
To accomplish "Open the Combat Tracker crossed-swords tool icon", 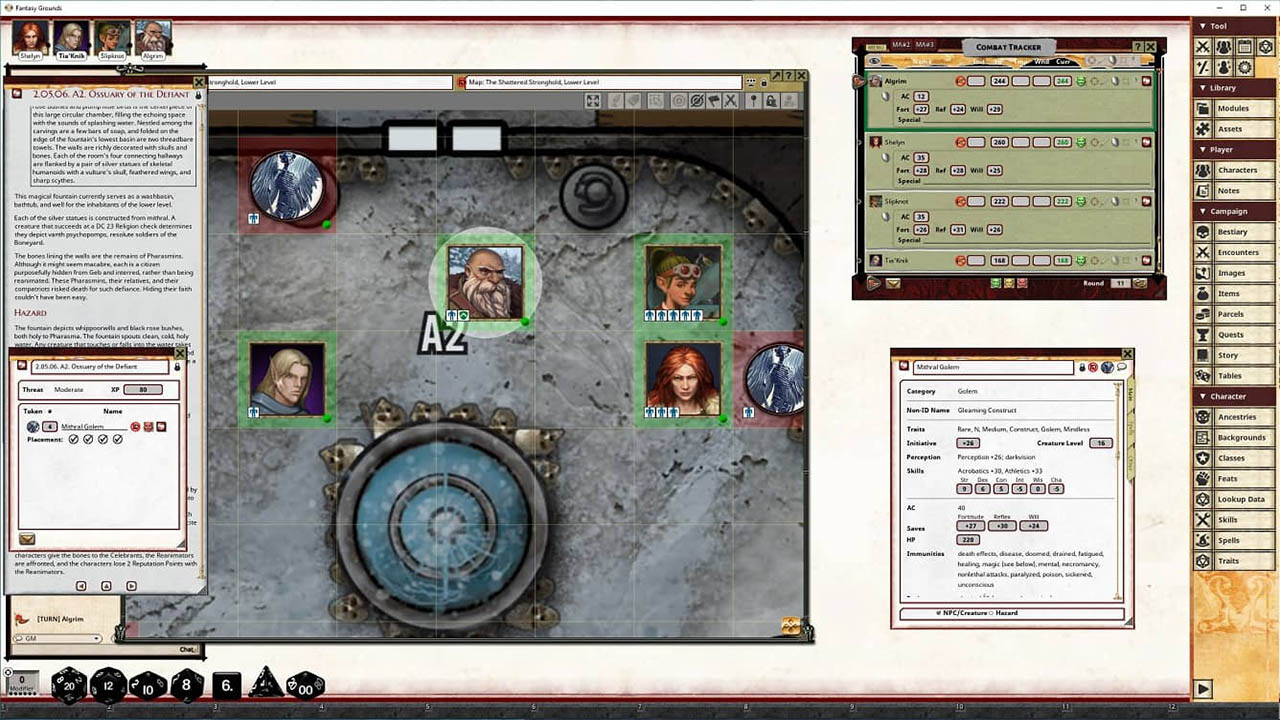I will tap(1203, 47).
